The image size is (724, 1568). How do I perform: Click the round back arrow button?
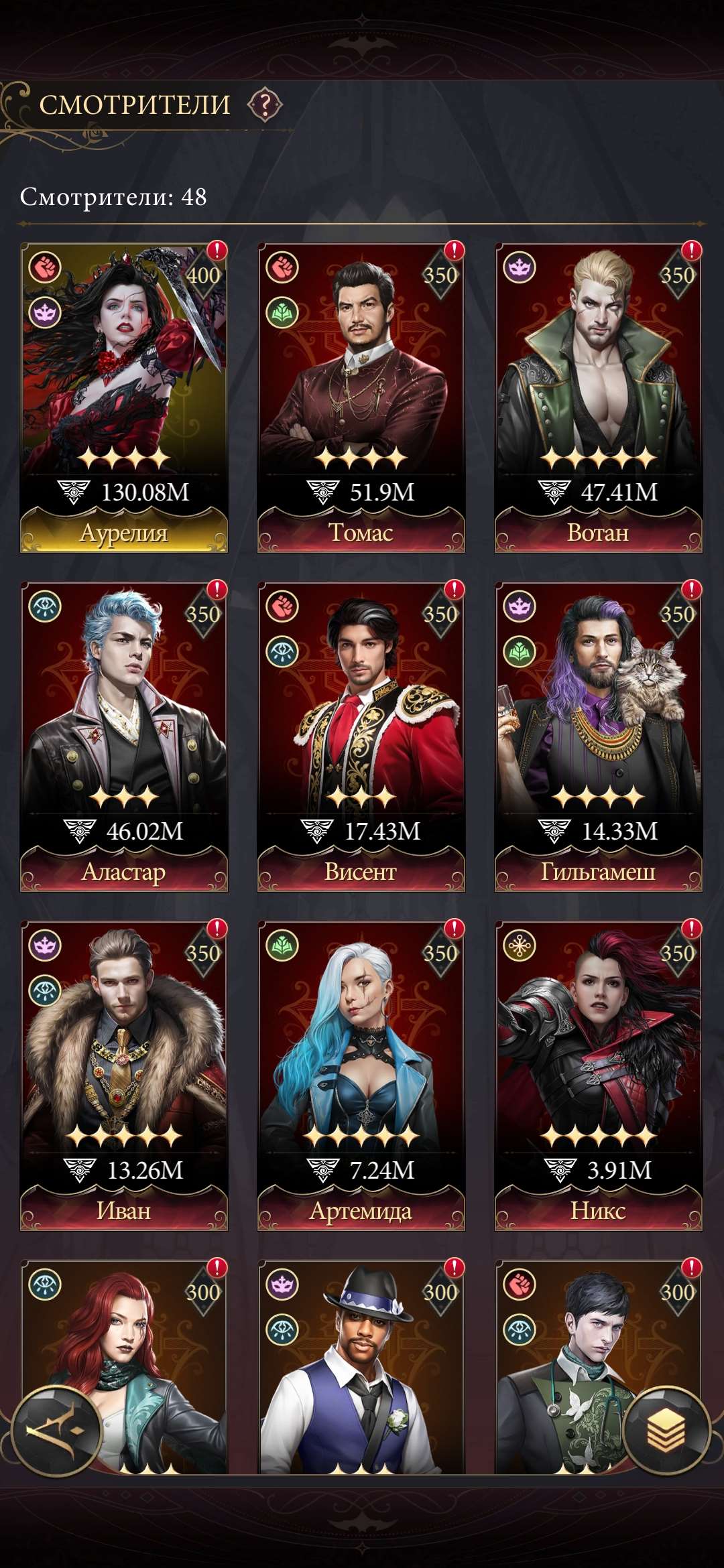coord(56,1432)
